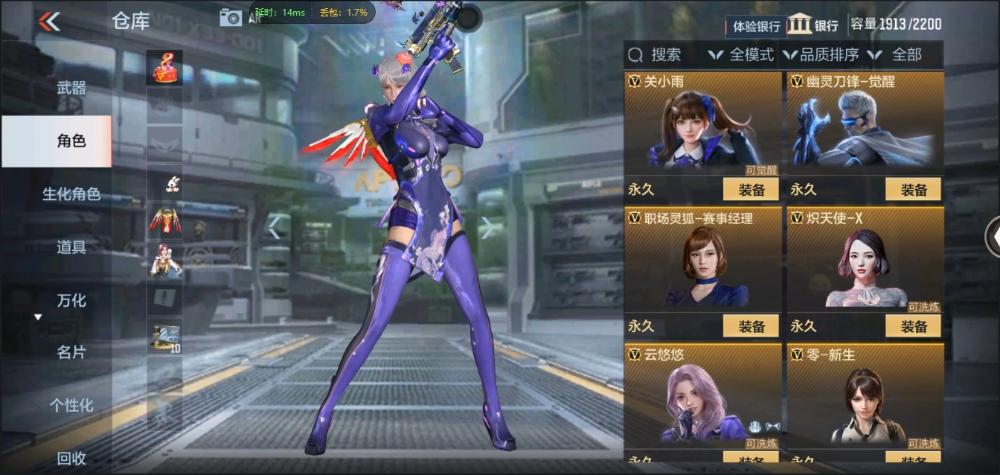Open the 全模式 dropdown filter

point(741,55)
